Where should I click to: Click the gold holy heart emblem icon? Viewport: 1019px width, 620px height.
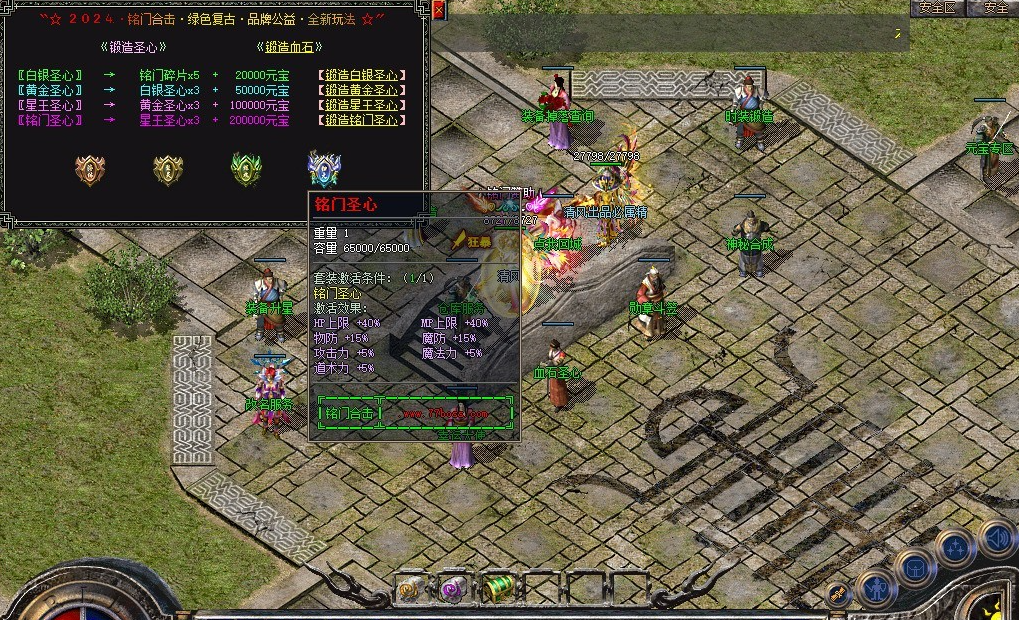click(168, 169)
